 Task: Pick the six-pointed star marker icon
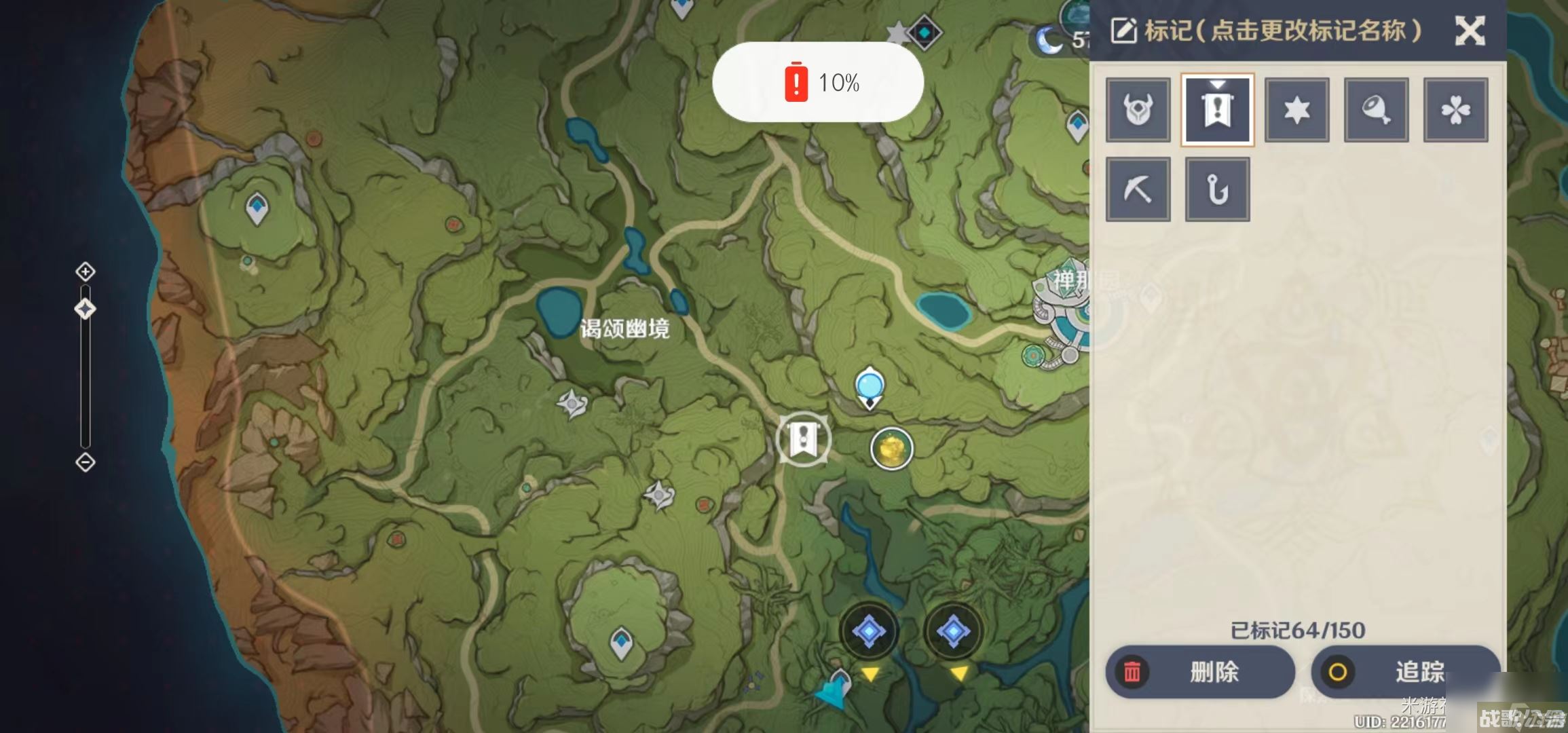coord(1296,109)
